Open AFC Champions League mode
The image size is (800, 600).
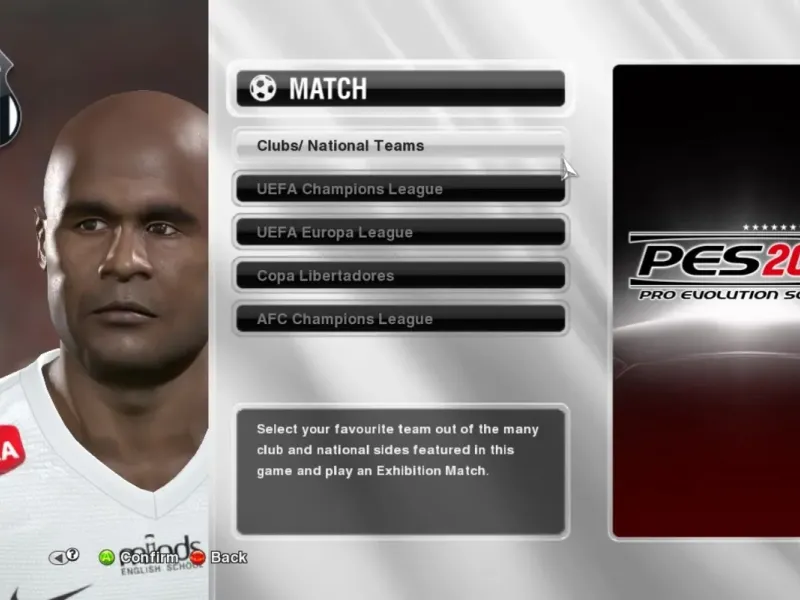(400, 319)
